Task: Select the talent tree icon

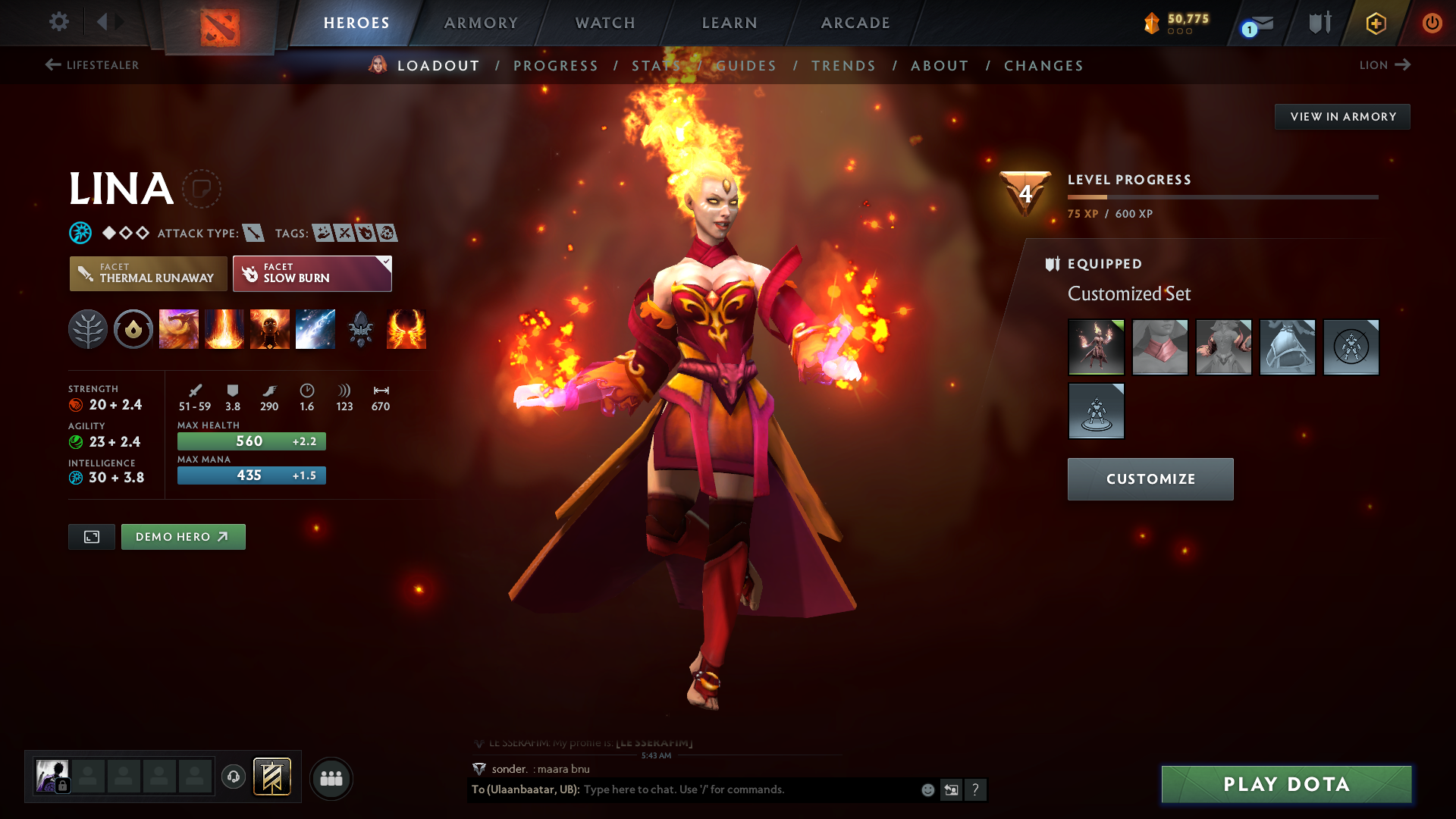Action: tap(88, 329)
